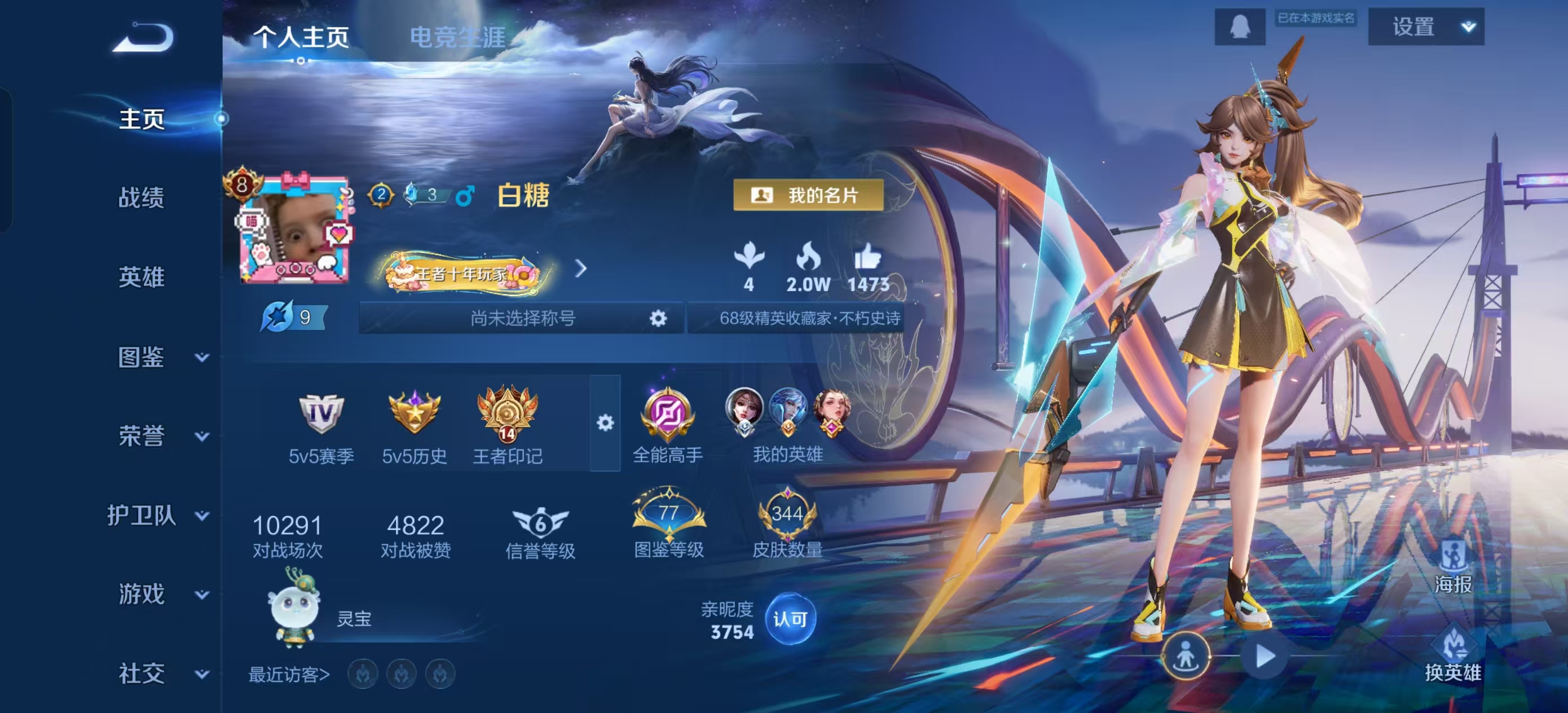Open the 海报 poster option
Screen dimensions: 1568x713
pyautogui.click(x=1452, y=566)
